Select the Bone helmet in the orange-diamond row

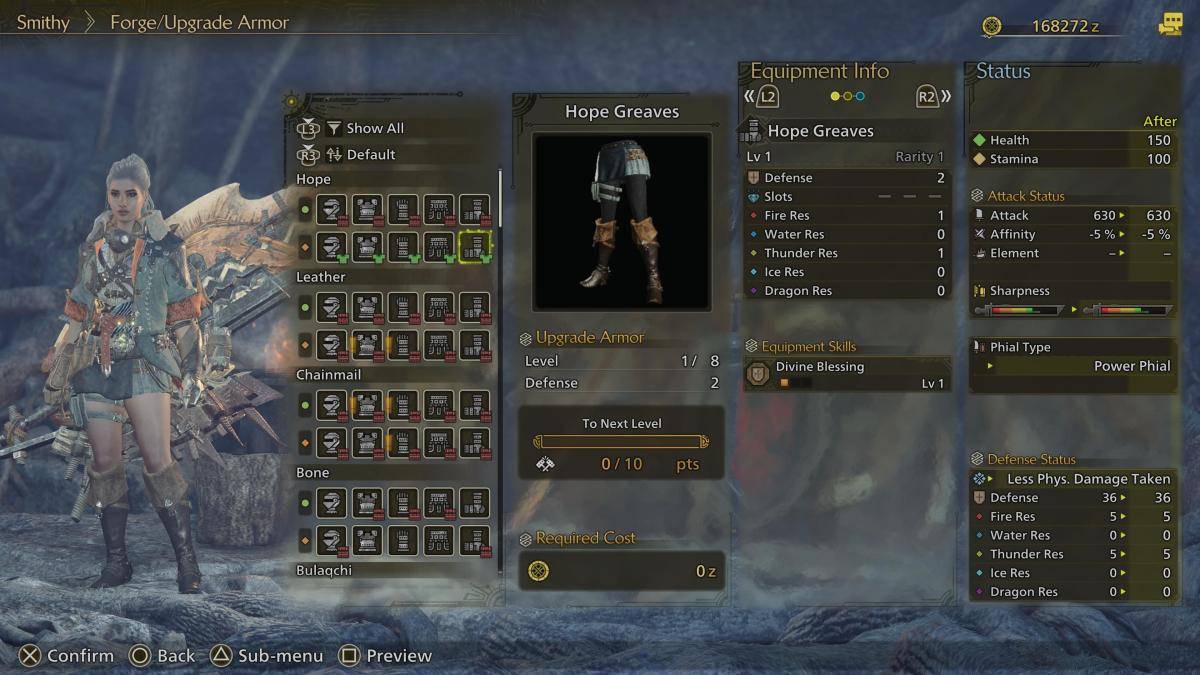tap(332, 539)
